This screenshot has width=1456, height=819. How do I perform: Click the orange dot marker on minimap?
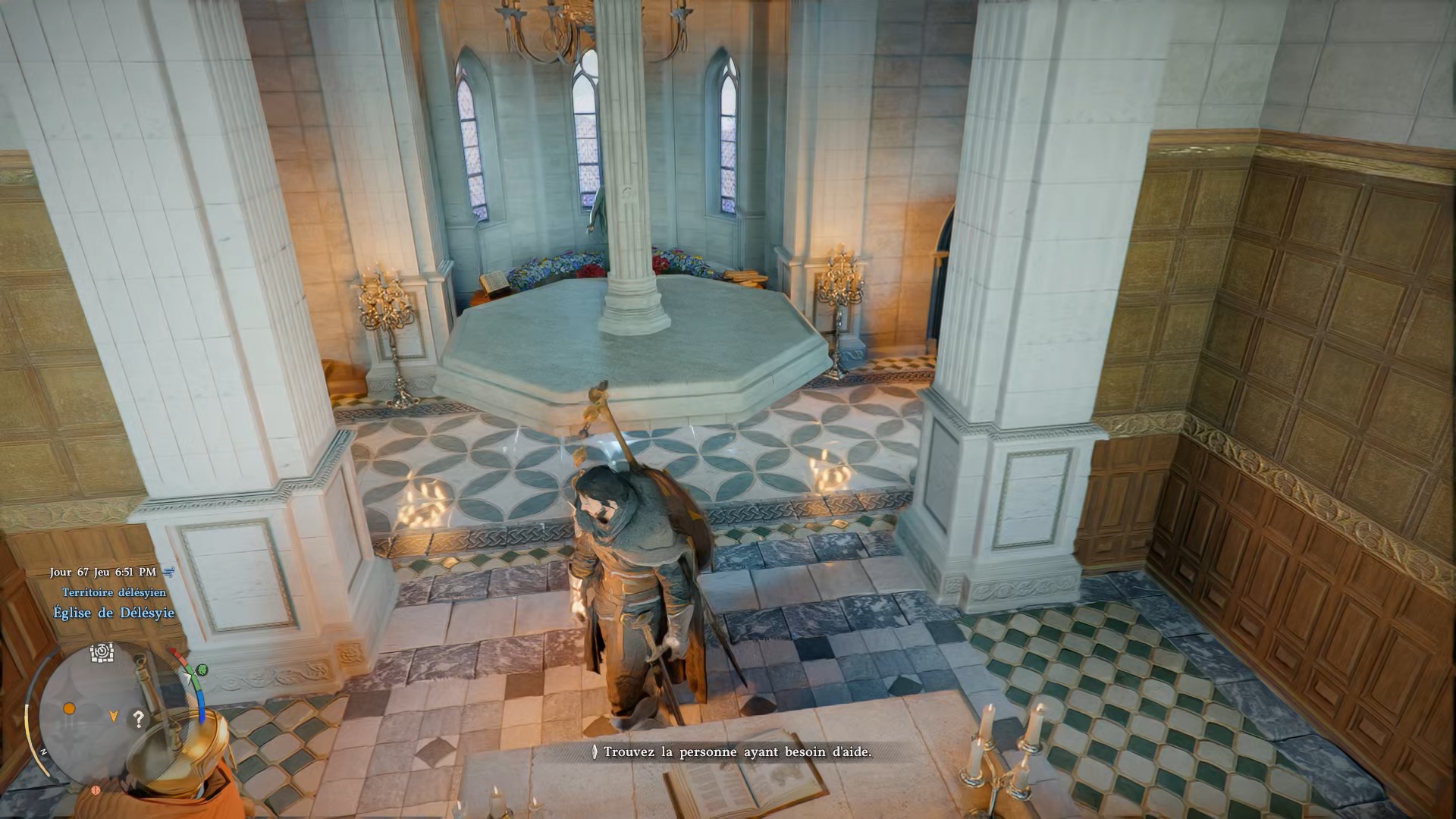(x=69, y=708)
